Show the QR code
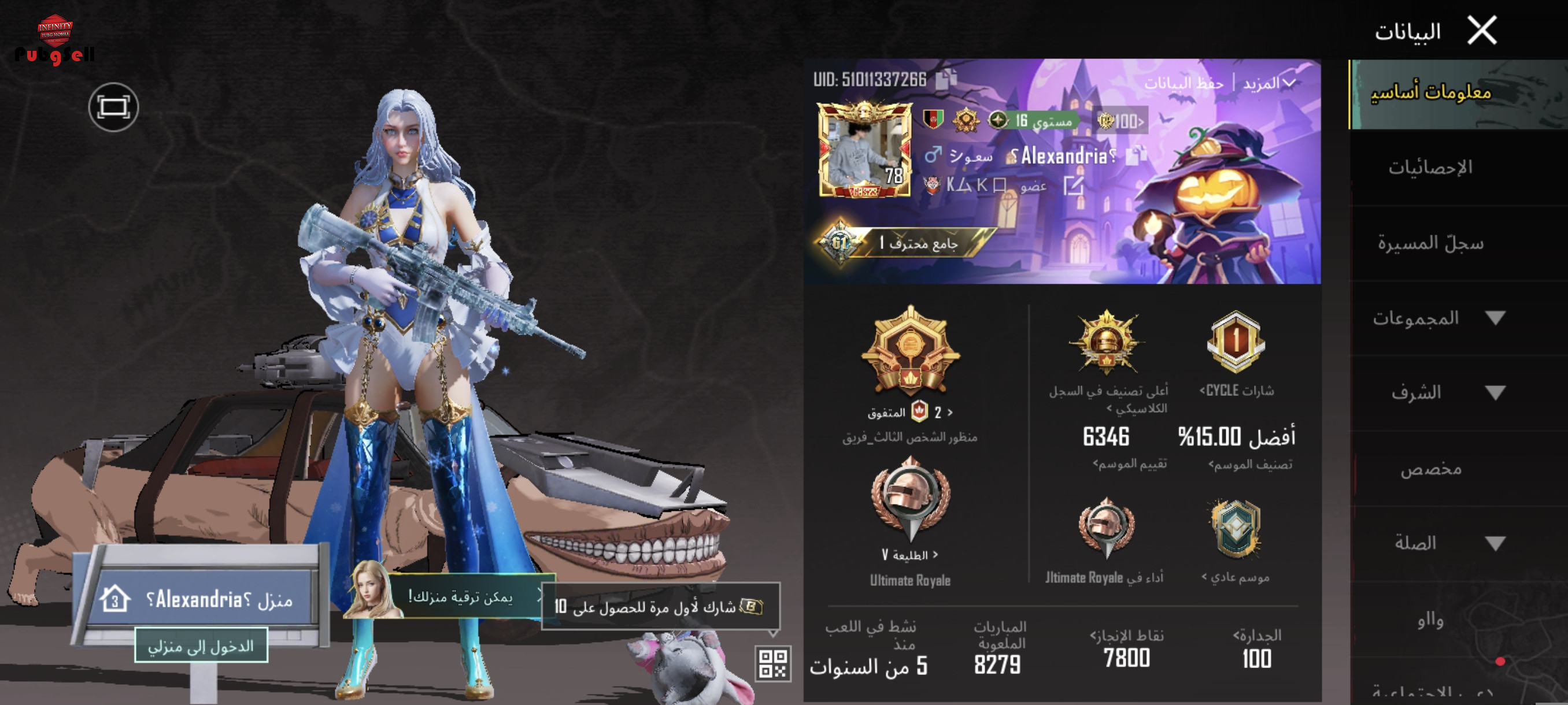The height and width of the screenshot is (705, 1568). point(772,663)
